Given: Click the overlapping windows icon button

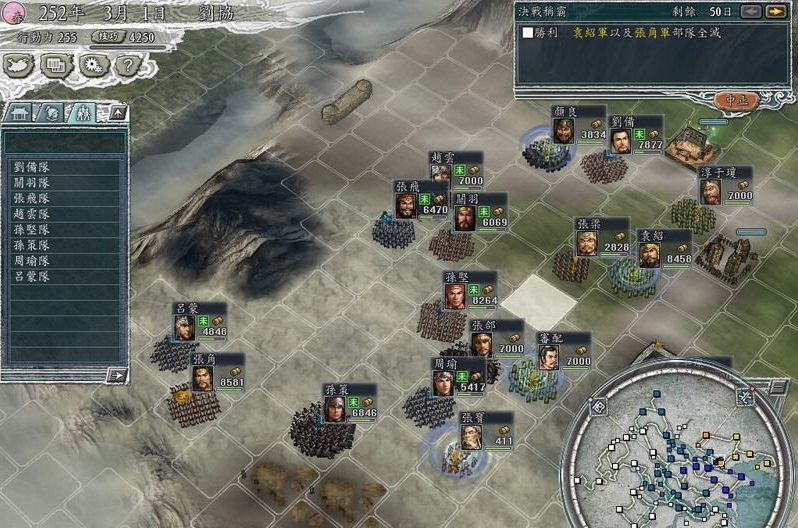Looking at the screenshot, I should click(56, 65).
